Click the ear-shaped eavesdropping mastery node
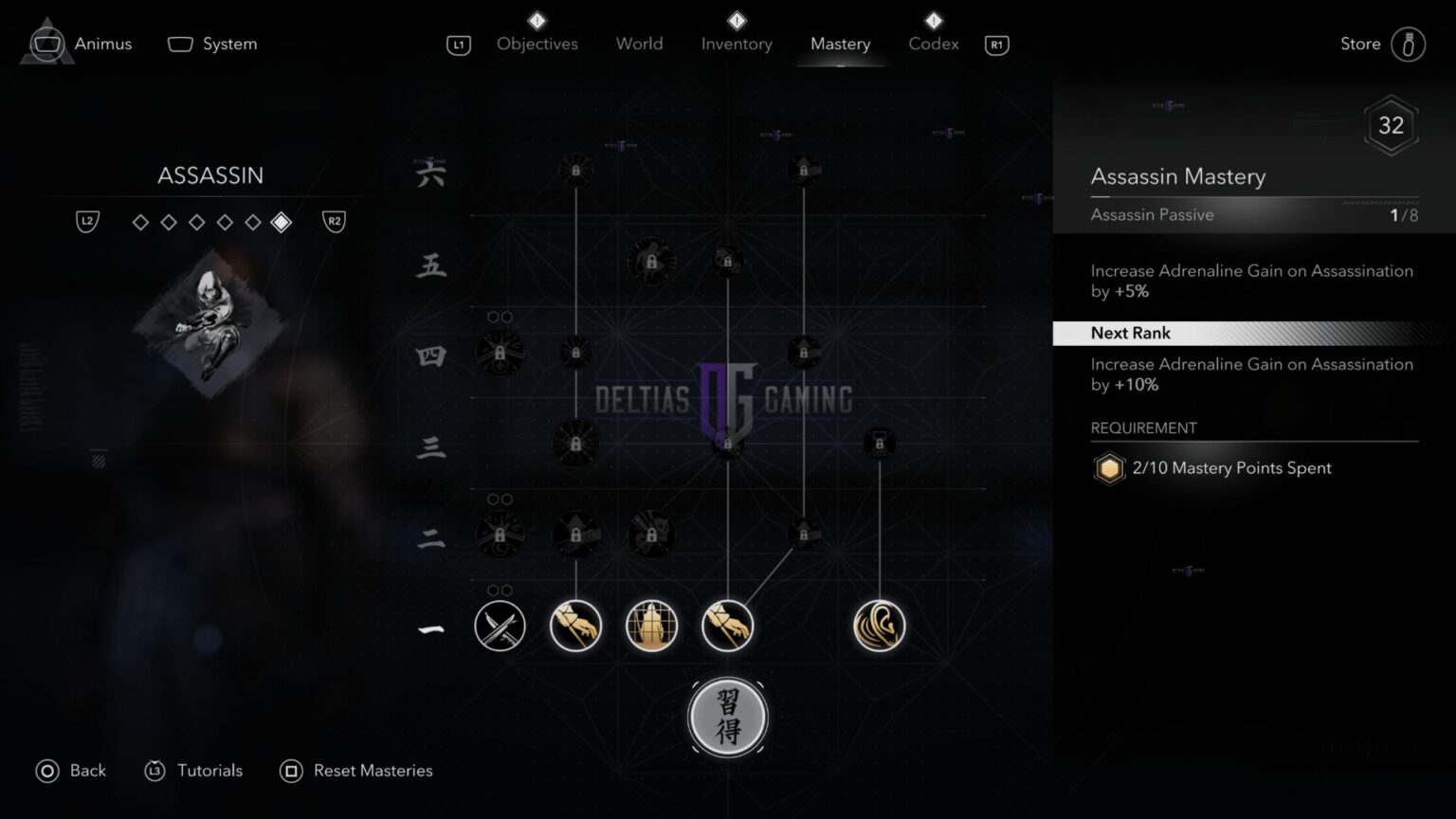The width and height of the screenshot is (1456, 819). point(880,626)
